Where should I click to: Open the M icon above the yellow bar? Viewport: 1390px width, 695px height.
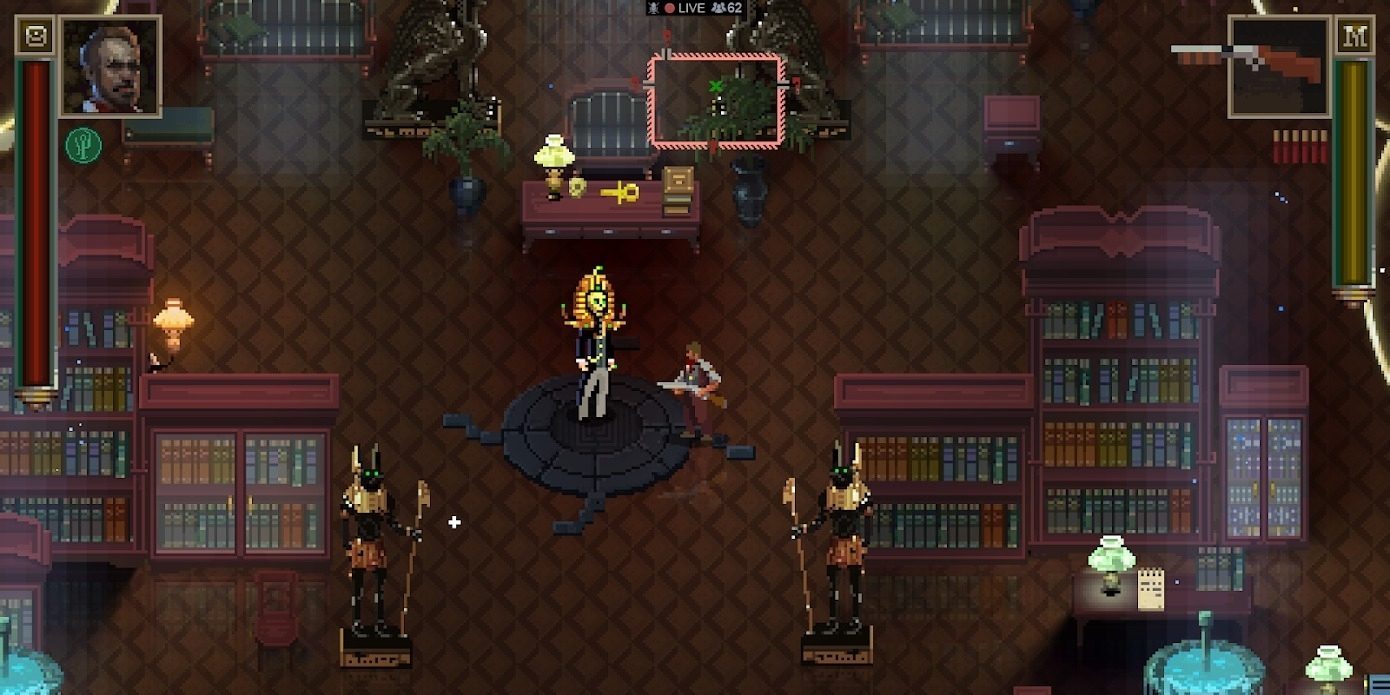(x=1355, y=37)
